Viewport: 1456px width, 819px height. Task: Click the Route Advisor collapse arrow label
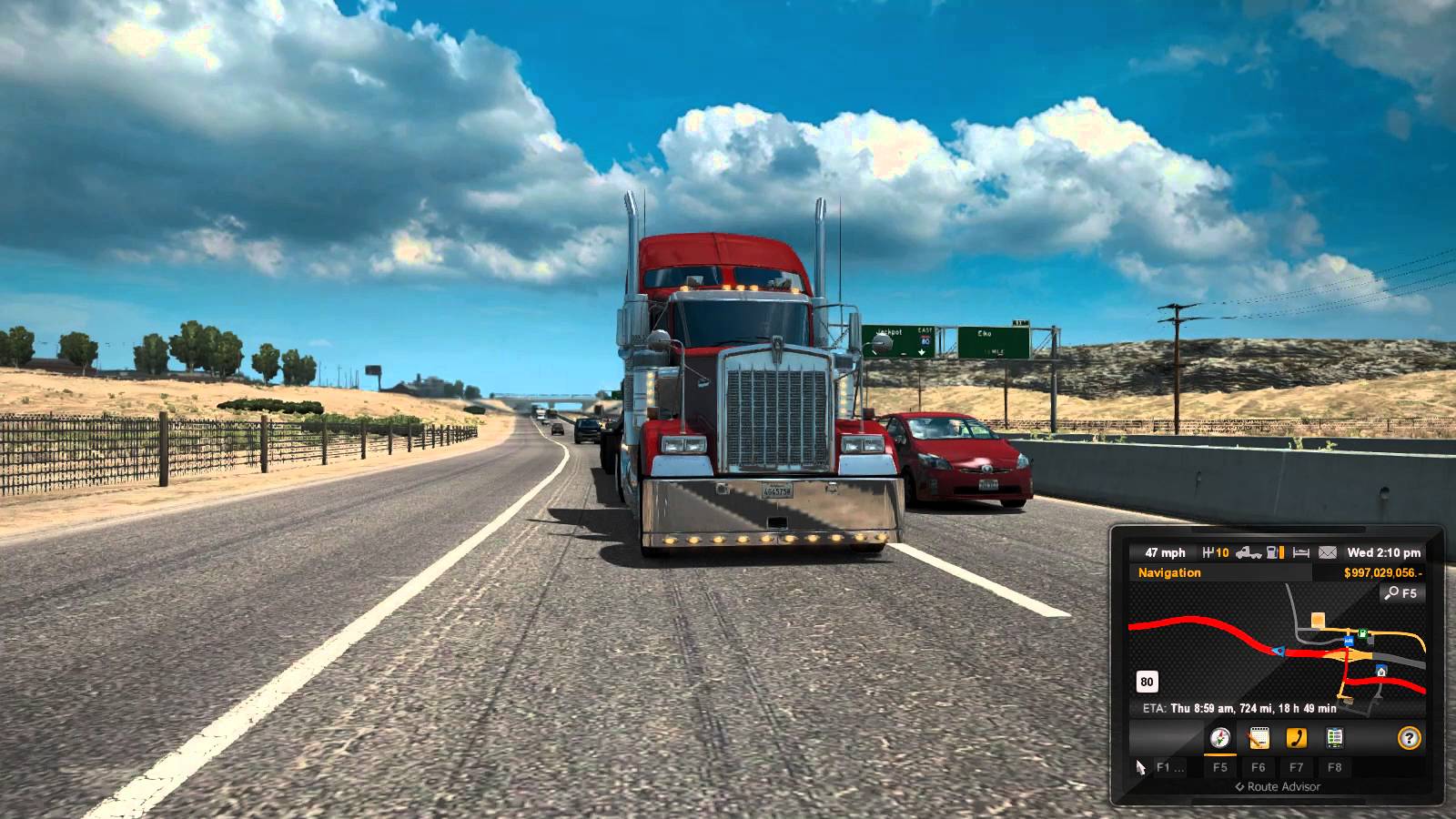click(x=1278, y=787)
